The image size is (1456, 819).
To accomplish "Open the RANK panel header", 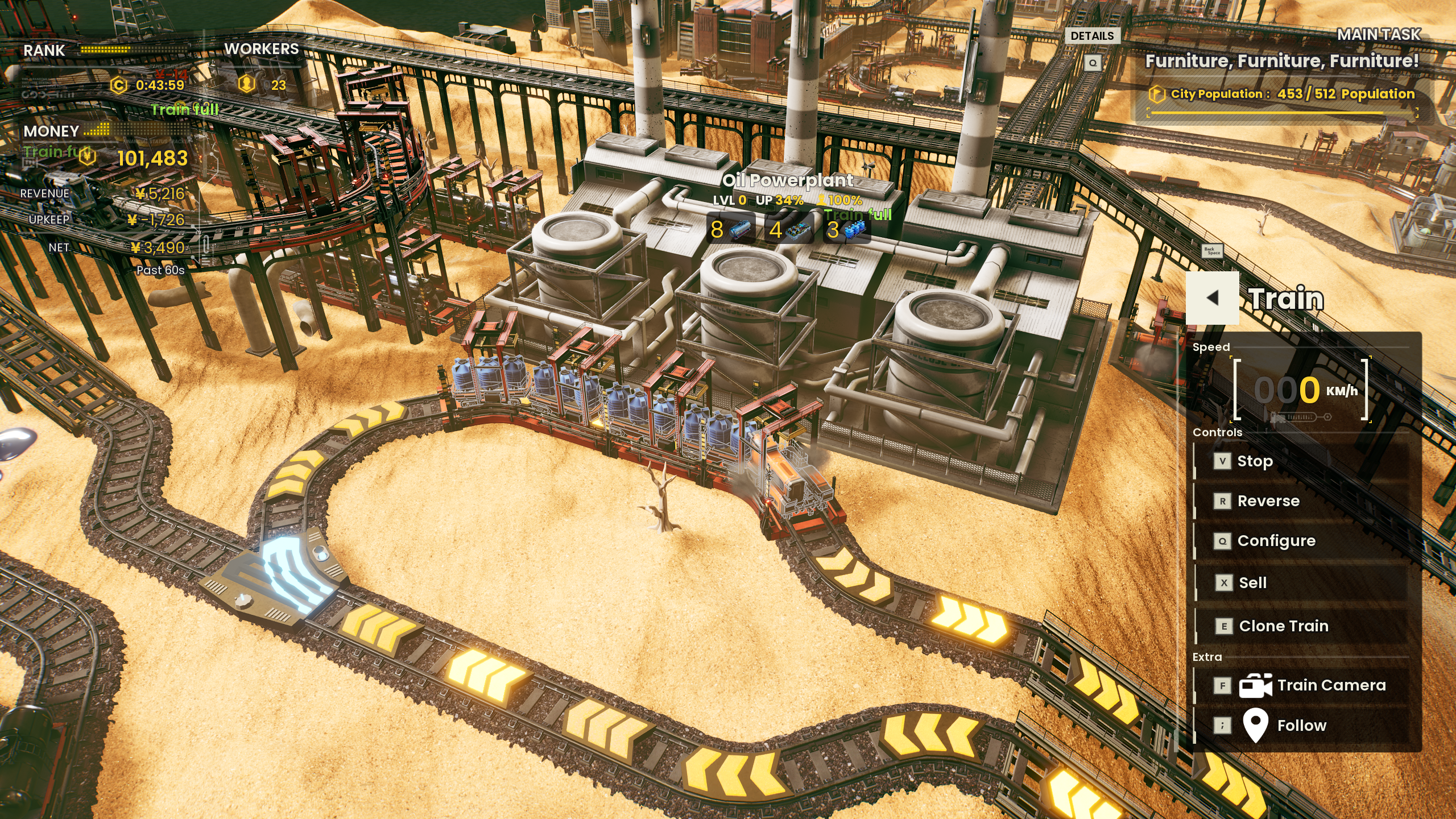I will [44, 51].
